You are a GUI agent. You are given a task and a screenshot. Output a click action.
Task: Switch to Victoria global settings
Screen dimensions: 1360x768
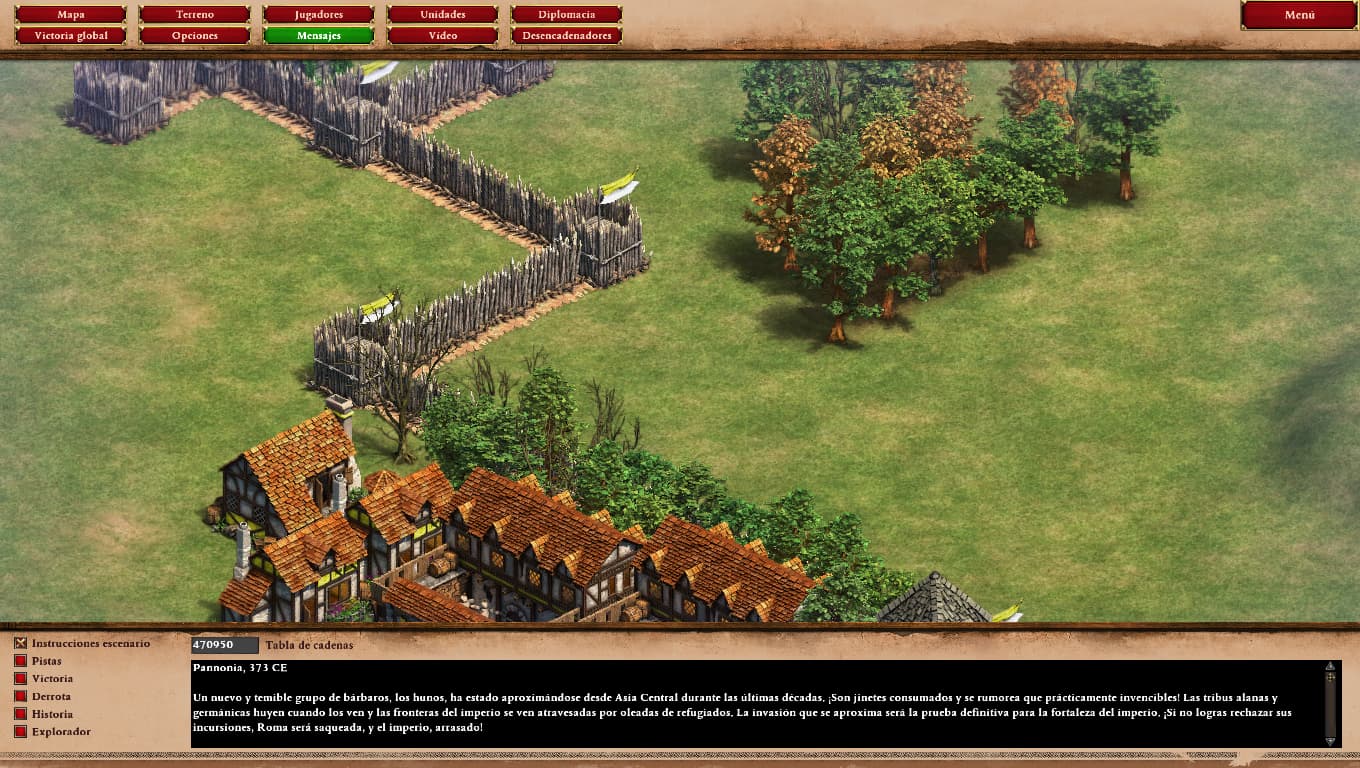(71, 36)
